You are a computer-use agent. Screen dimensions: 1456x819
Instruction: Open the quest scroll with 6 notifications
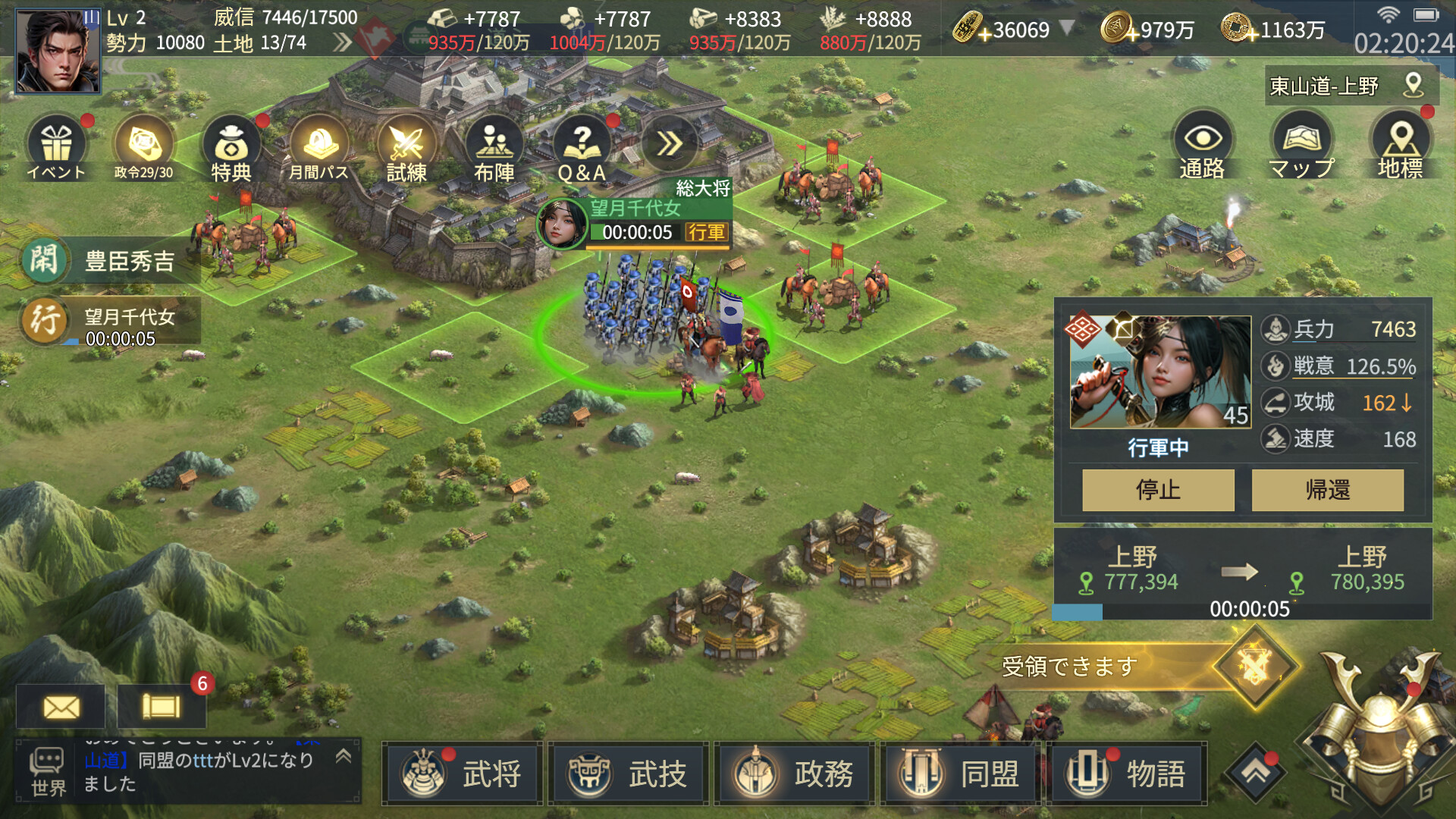161,707
